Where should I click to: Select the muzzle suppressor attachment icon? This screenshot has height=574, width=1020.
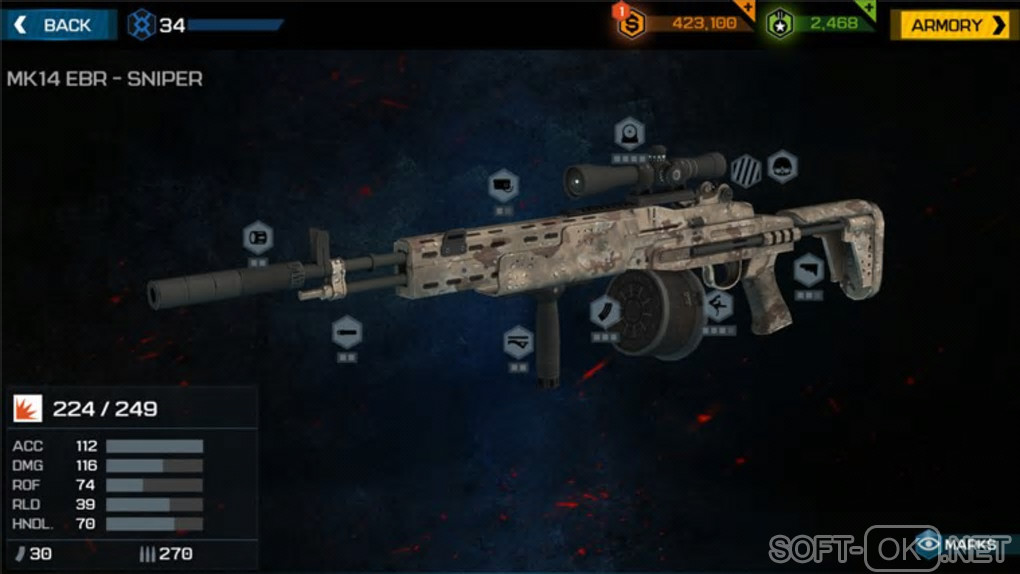click(x=258, y=238)
